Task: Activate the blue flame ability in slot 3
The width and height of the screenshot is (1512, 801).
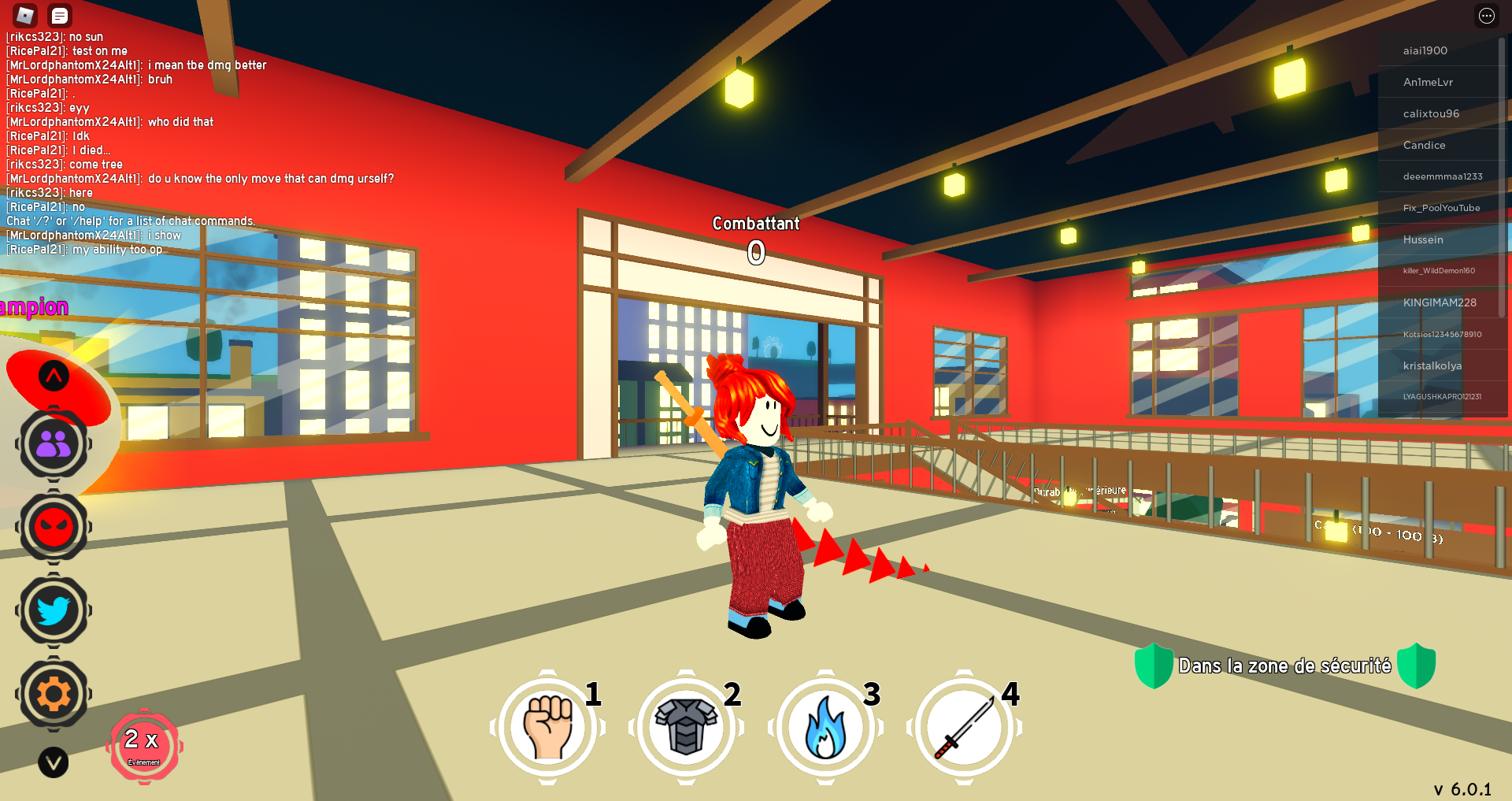Action: 825,727
